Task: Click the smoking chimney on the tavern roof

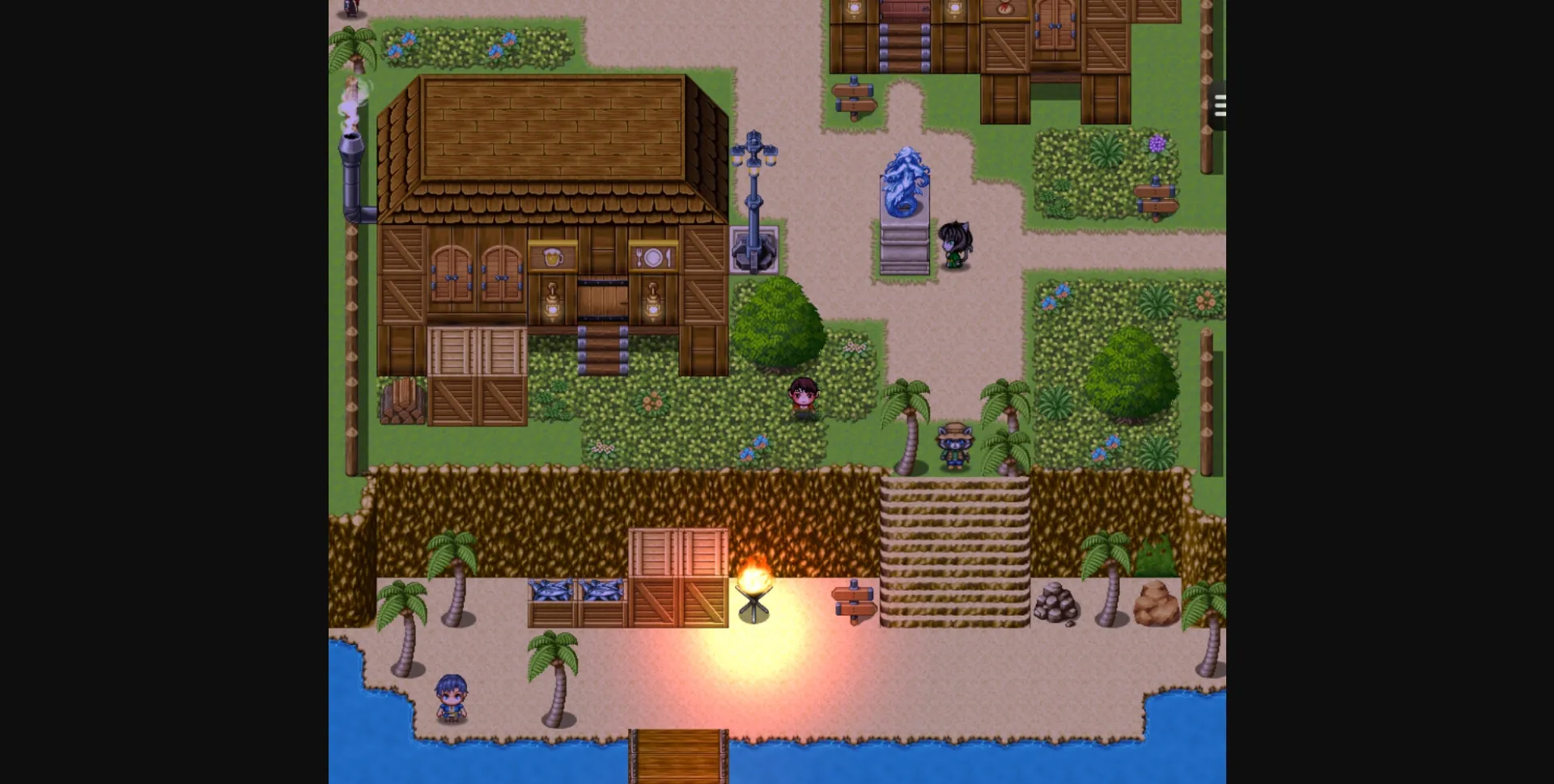Action: (x=351, y=146)
